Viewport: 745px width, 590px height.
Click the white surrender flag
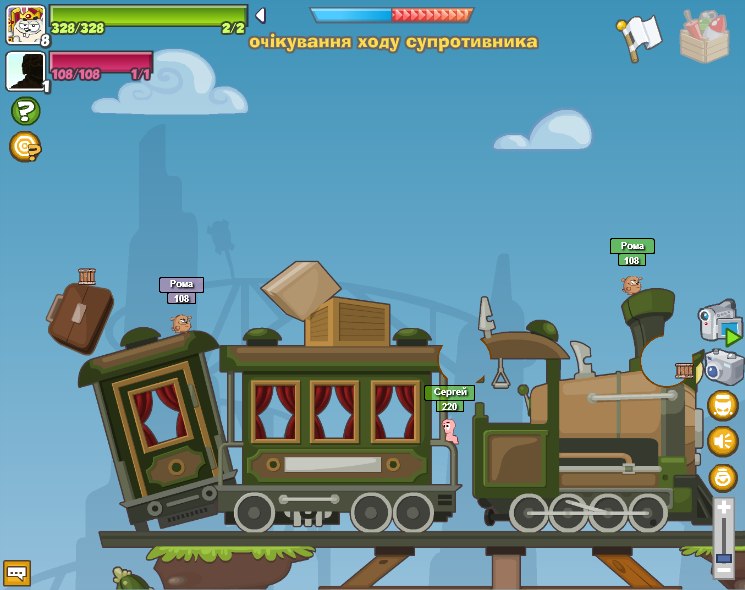[639, 36]
